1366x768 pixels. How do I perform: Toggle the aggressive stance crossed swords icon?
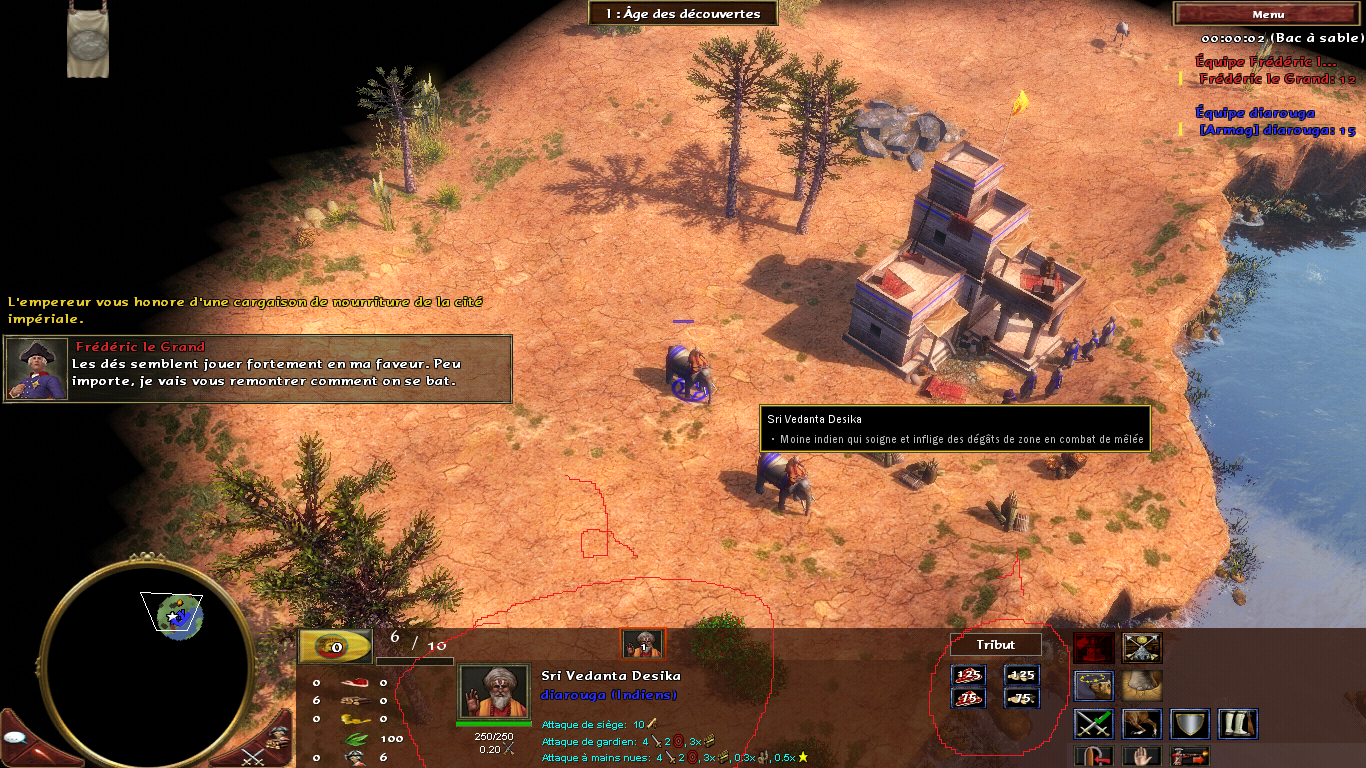click(x=1094, y=723)
